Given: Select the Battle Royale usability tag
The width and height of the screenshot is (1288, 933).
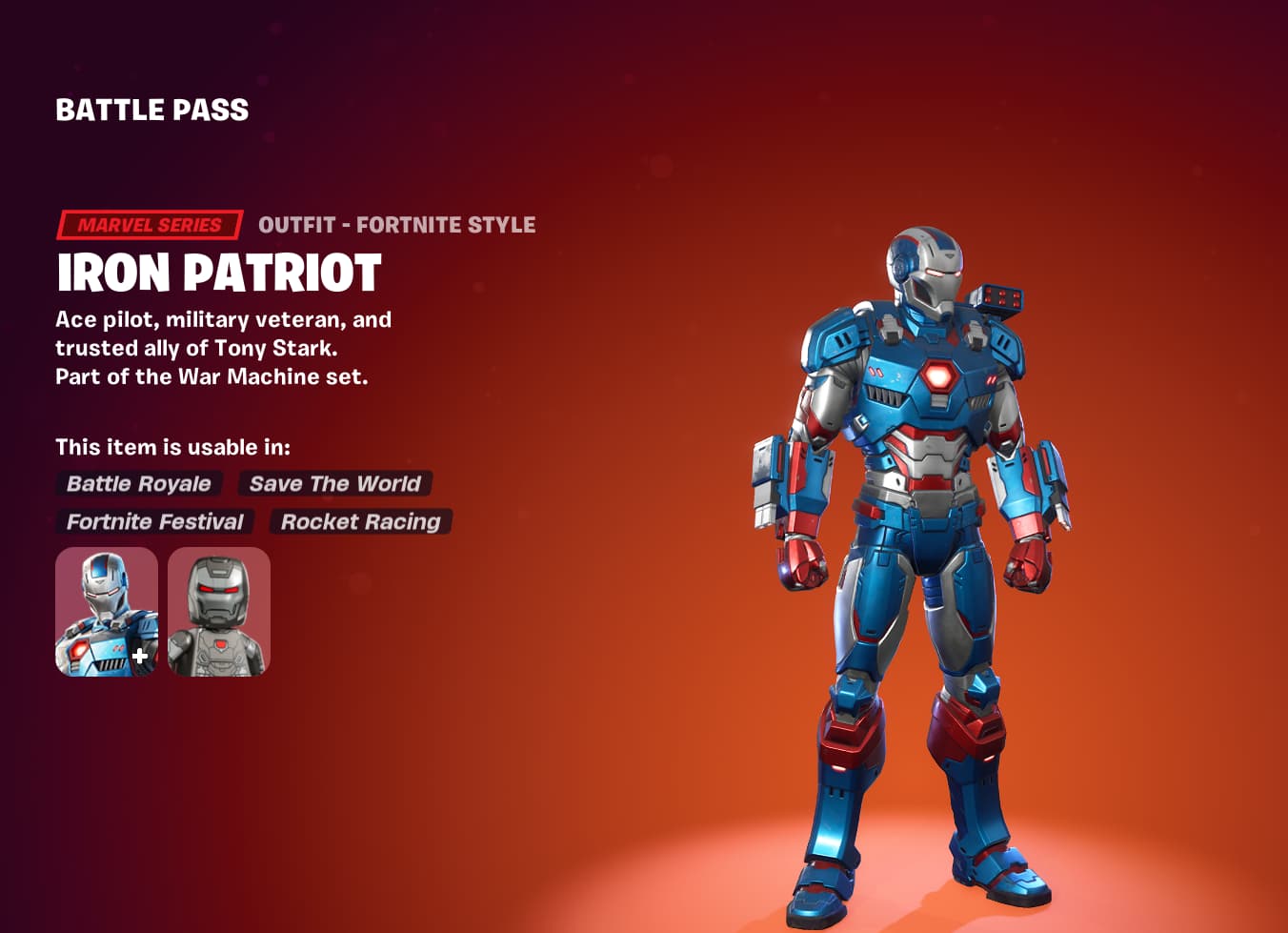Looking at the screenshot, I should [139, 484].
